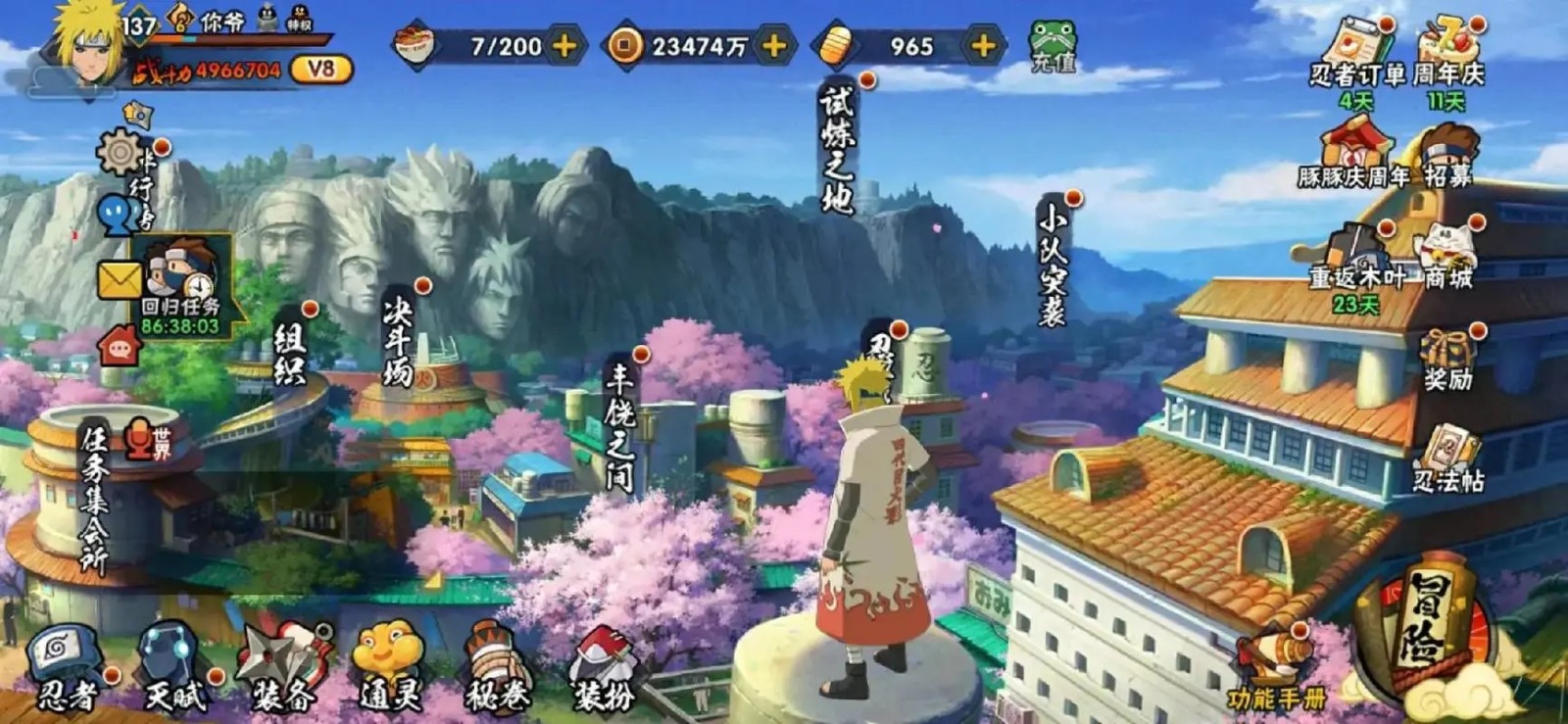Open the 商城 shop
Viewport: 1568px width, 724px height.
(x=1448, y=257)
